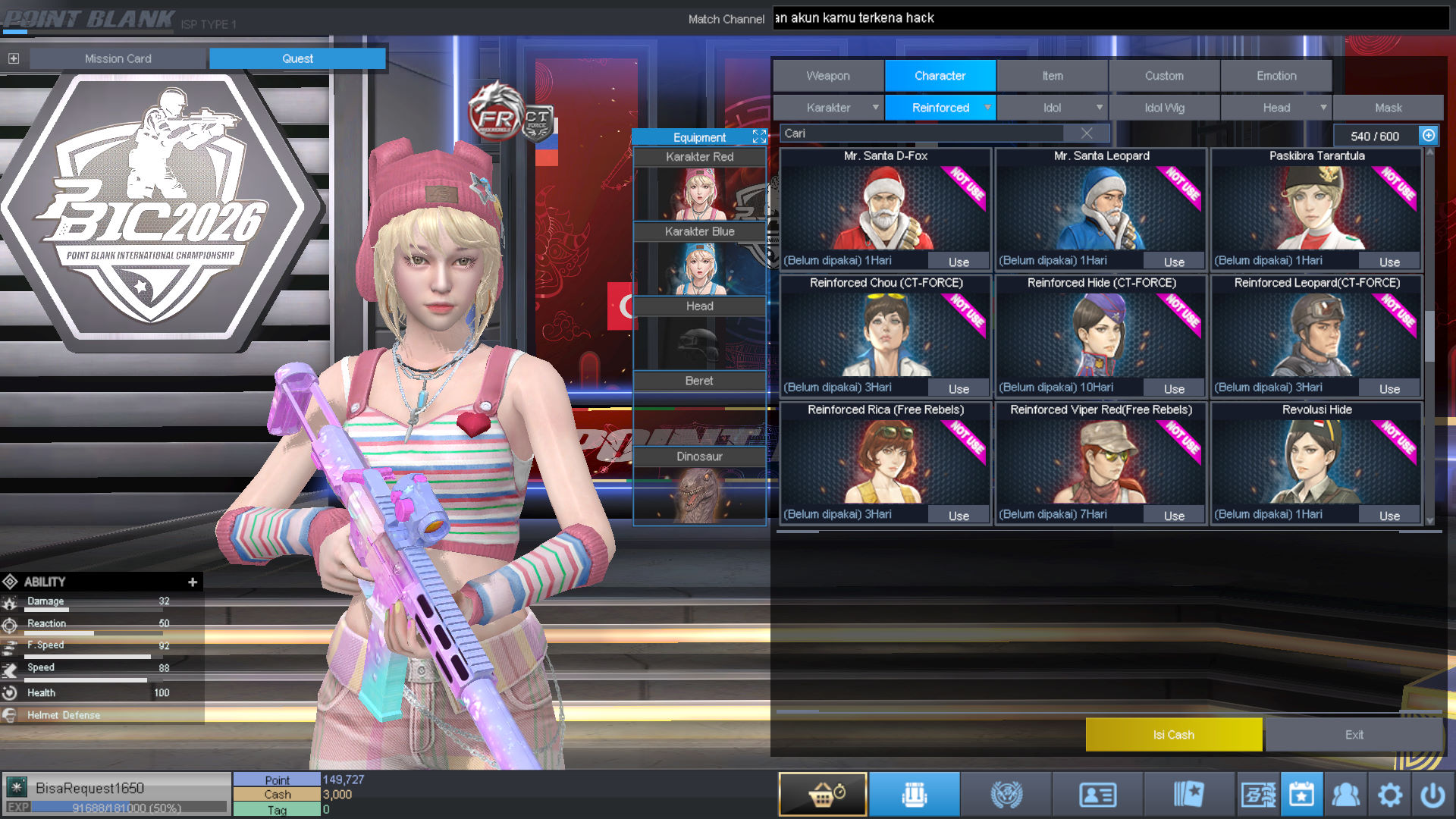The image size is (1456, 819).
Task: Click the power exit icon
Action: click(x=1432, y=794)
